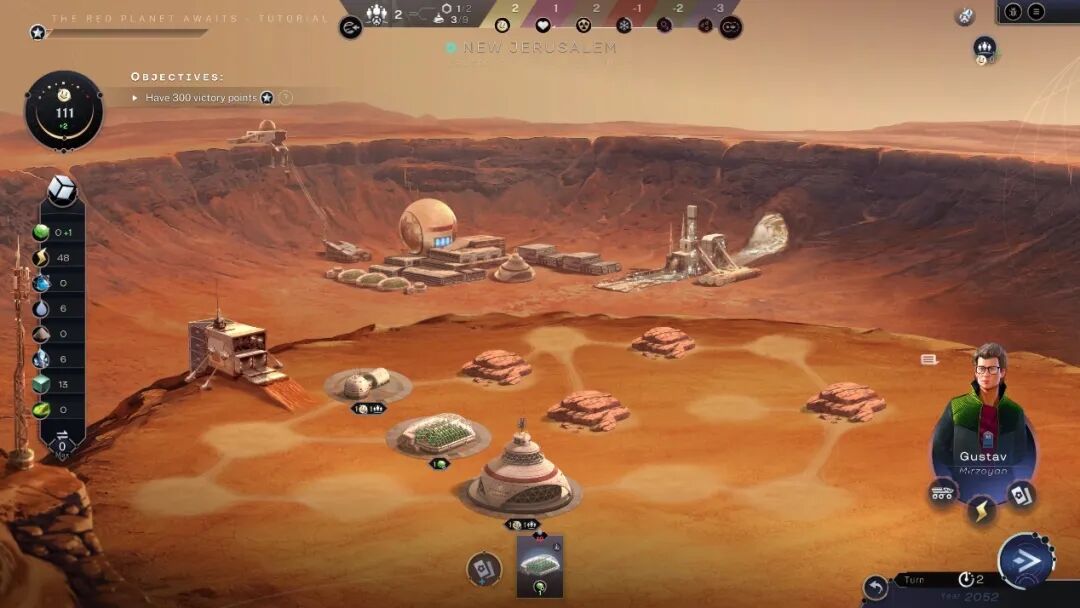Open Gustav's cards icon button
Screen dimensions: 1080x608
[x=1020, y=494]
